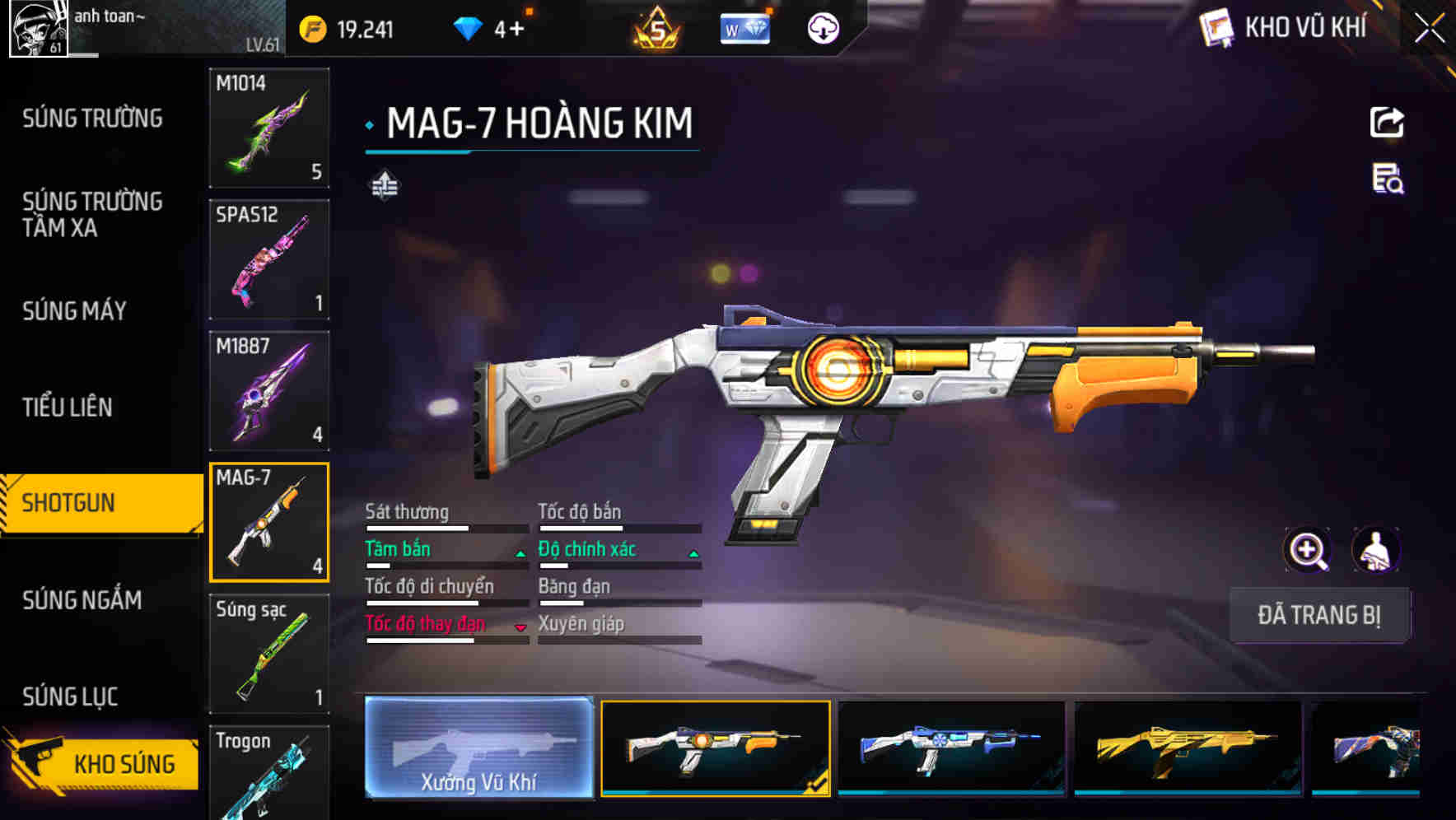Choose the SPAS12 weapon tile
The image size is (1456, 820).
(x=269, y=259)
